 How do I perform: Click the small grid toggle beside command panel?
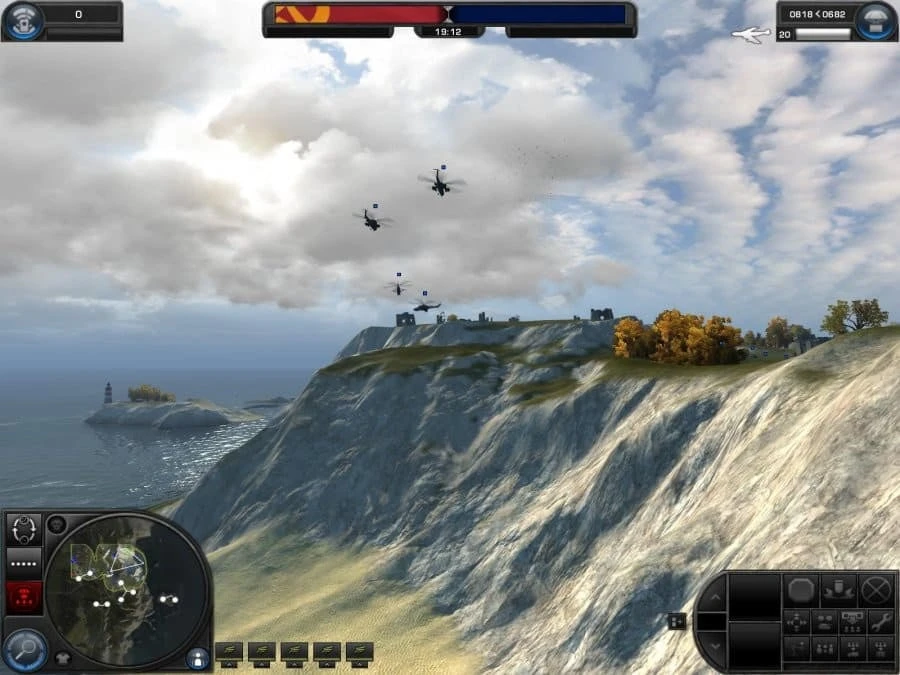(677, 621)
